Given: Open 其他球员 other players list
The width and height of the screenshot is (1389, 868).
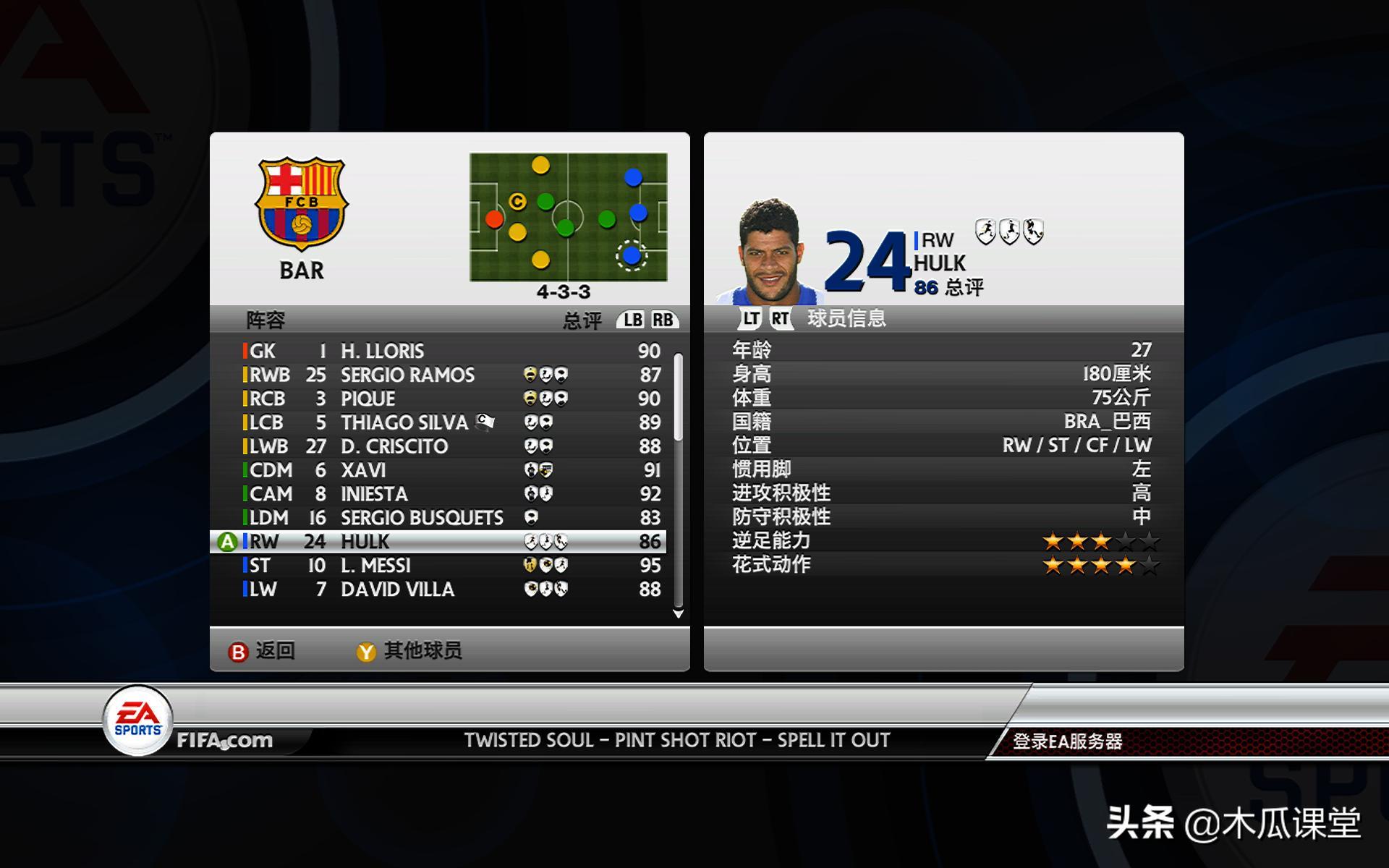Looking at the screenshot, I should [x=409, y=651].
